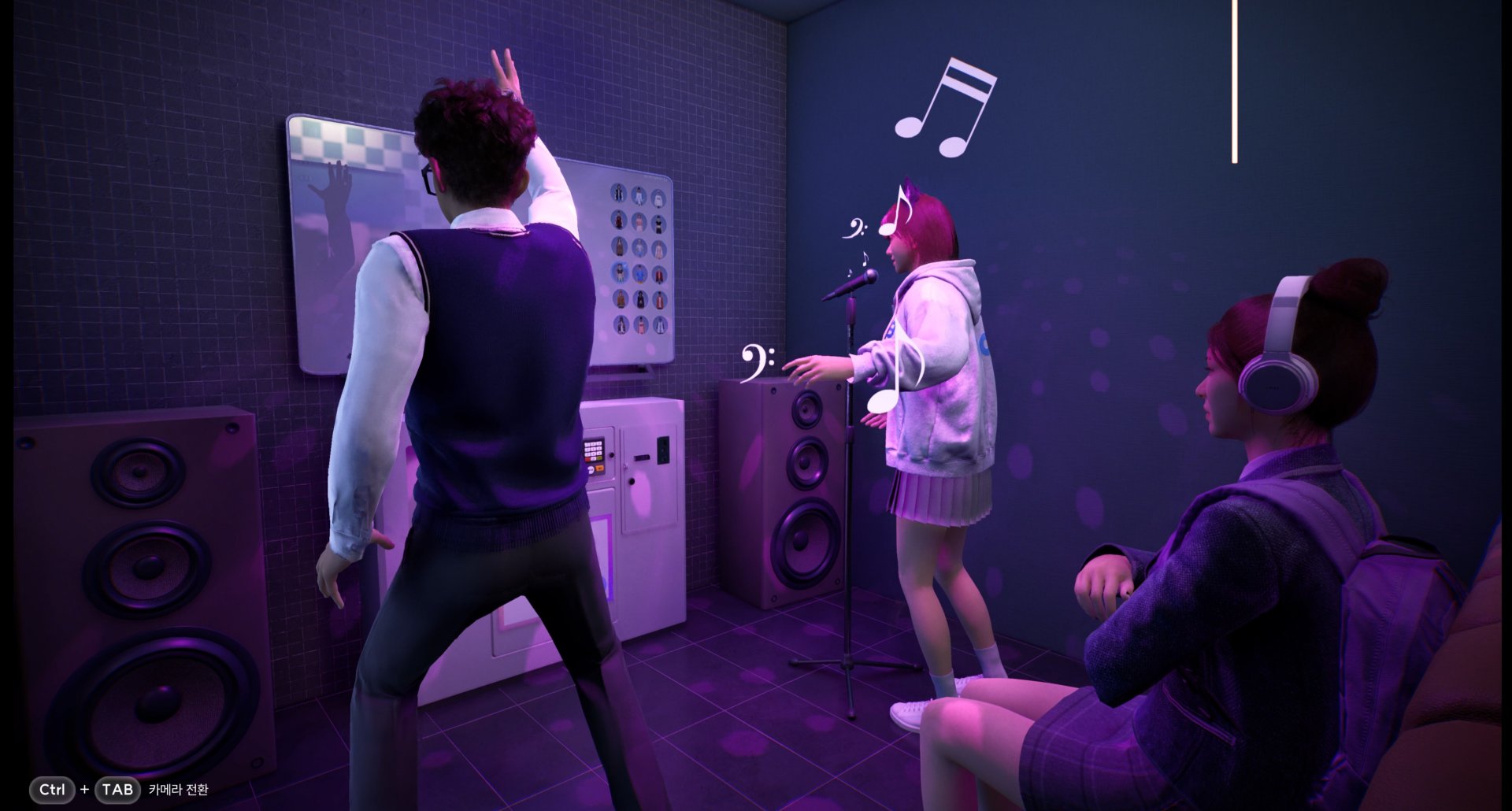This screenshot has width=1512, height=811.
Task: Click the bass clef icon near the speaker
Action: pyautogui.click(x=754, y=364)
